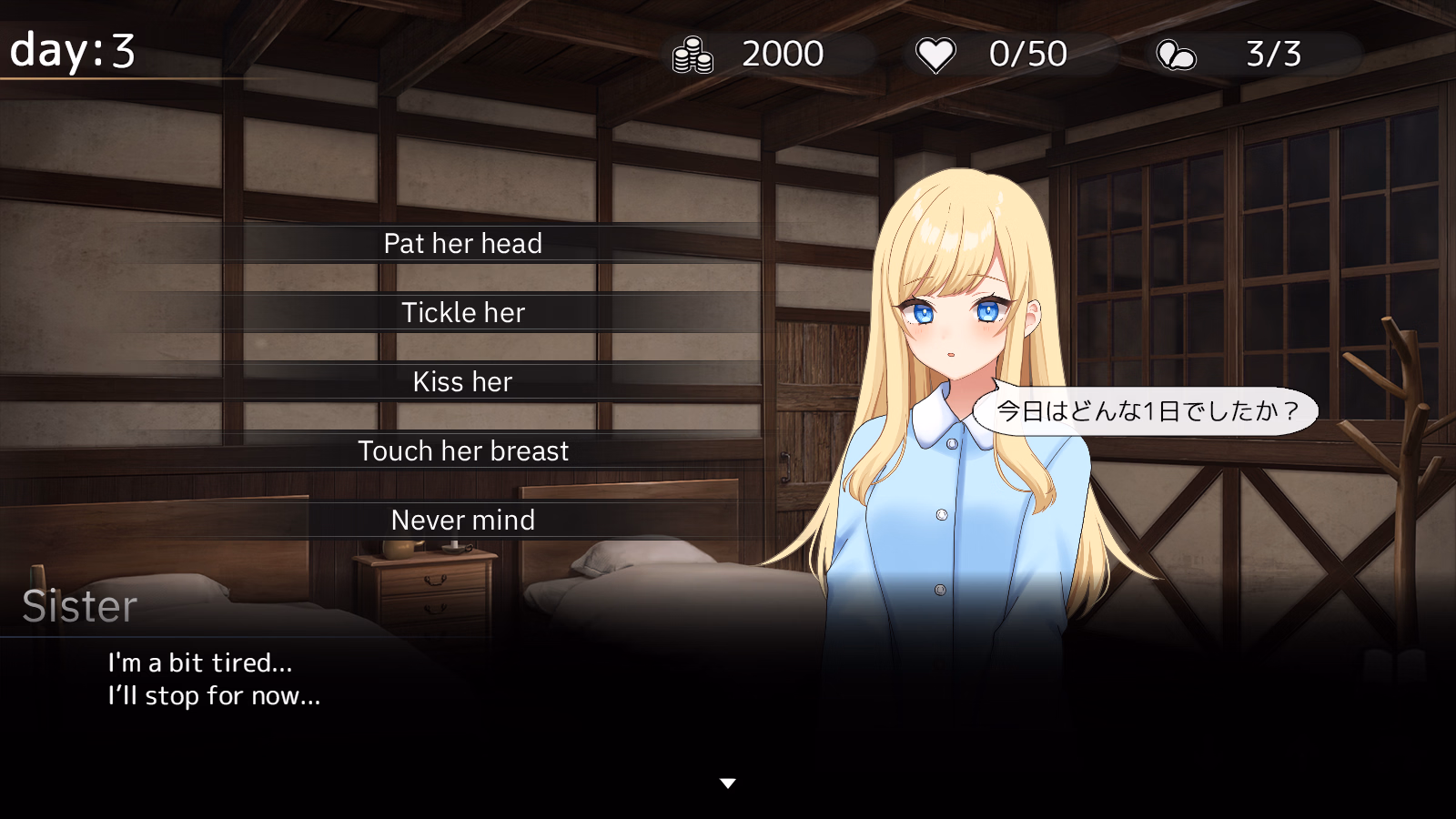1456x819 pixels.
Task: Pick the "Kiss her" dialogue option
Action: [463, 382]
